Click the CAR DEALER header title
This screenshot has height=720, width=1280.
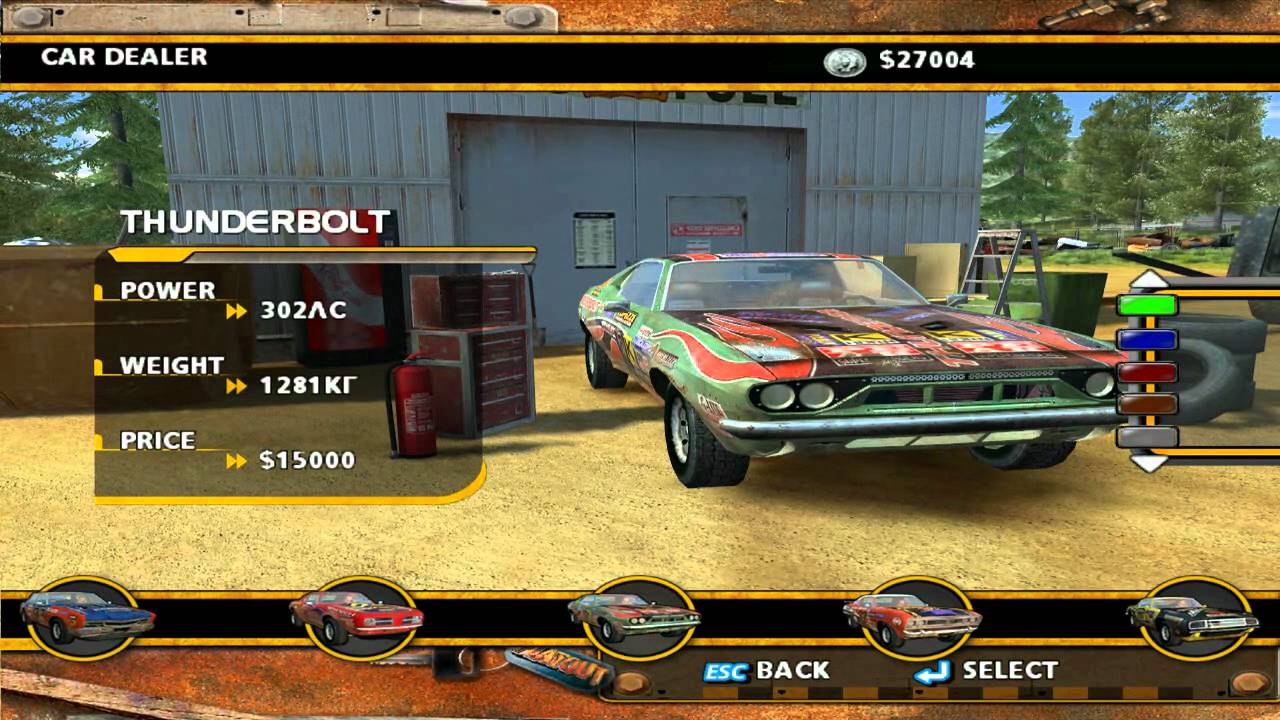pos(122,58)
